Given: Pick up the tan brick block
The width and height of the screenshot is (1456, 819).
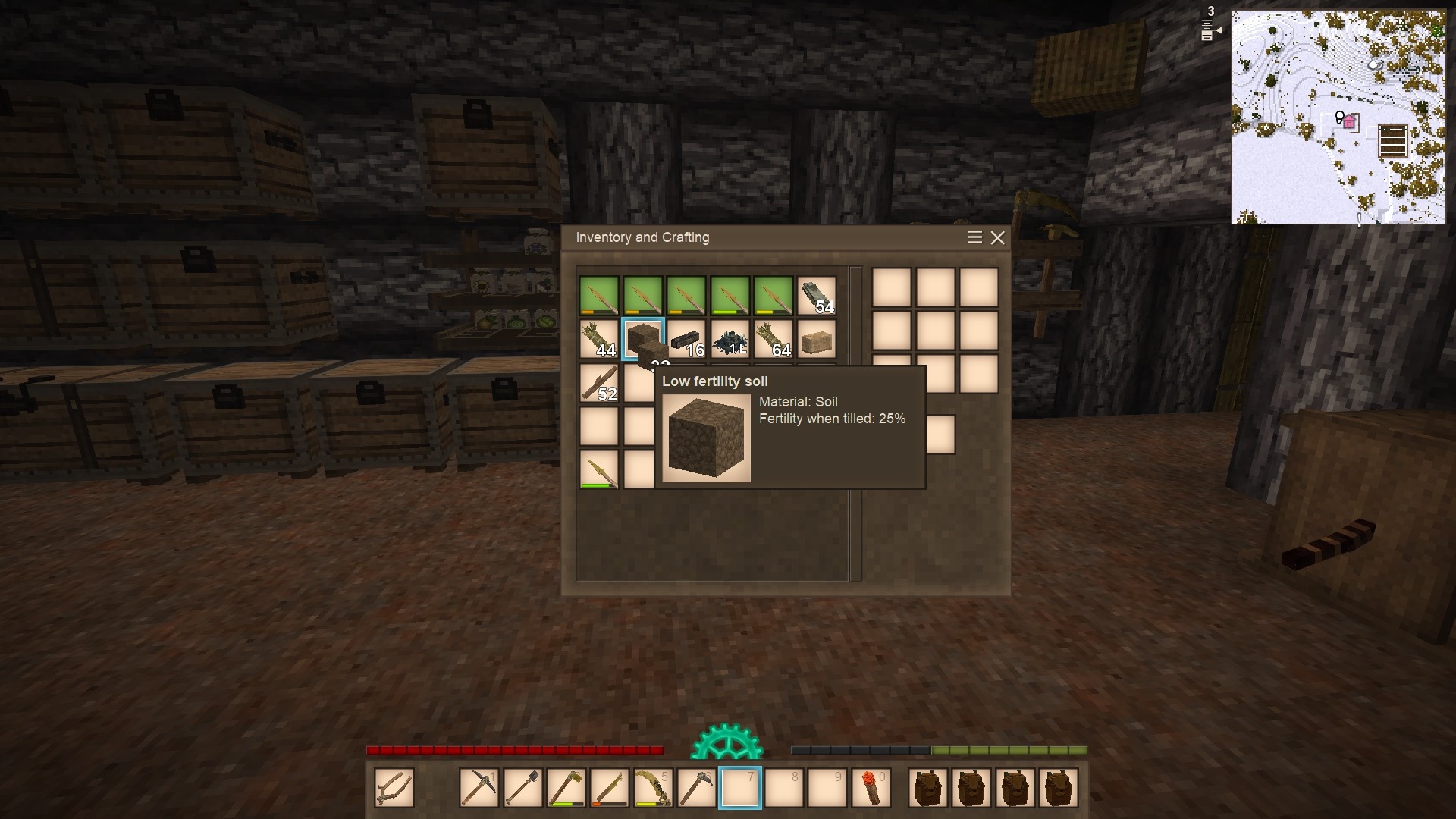Looking at the screenshot, I should pos(817,339).
